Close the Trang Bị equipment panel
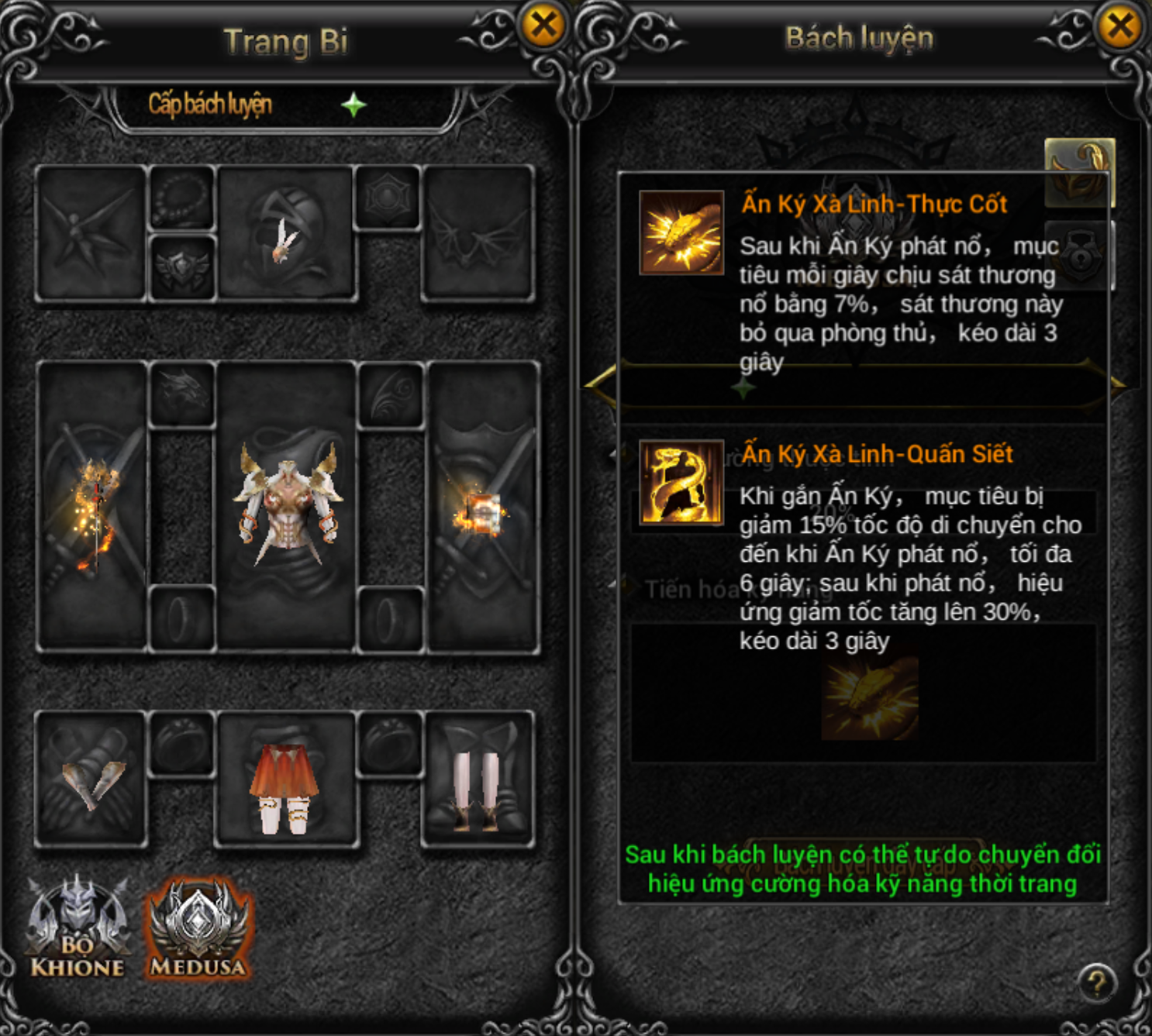Viewport: 1152px width, 1036px height. [543, 26]
